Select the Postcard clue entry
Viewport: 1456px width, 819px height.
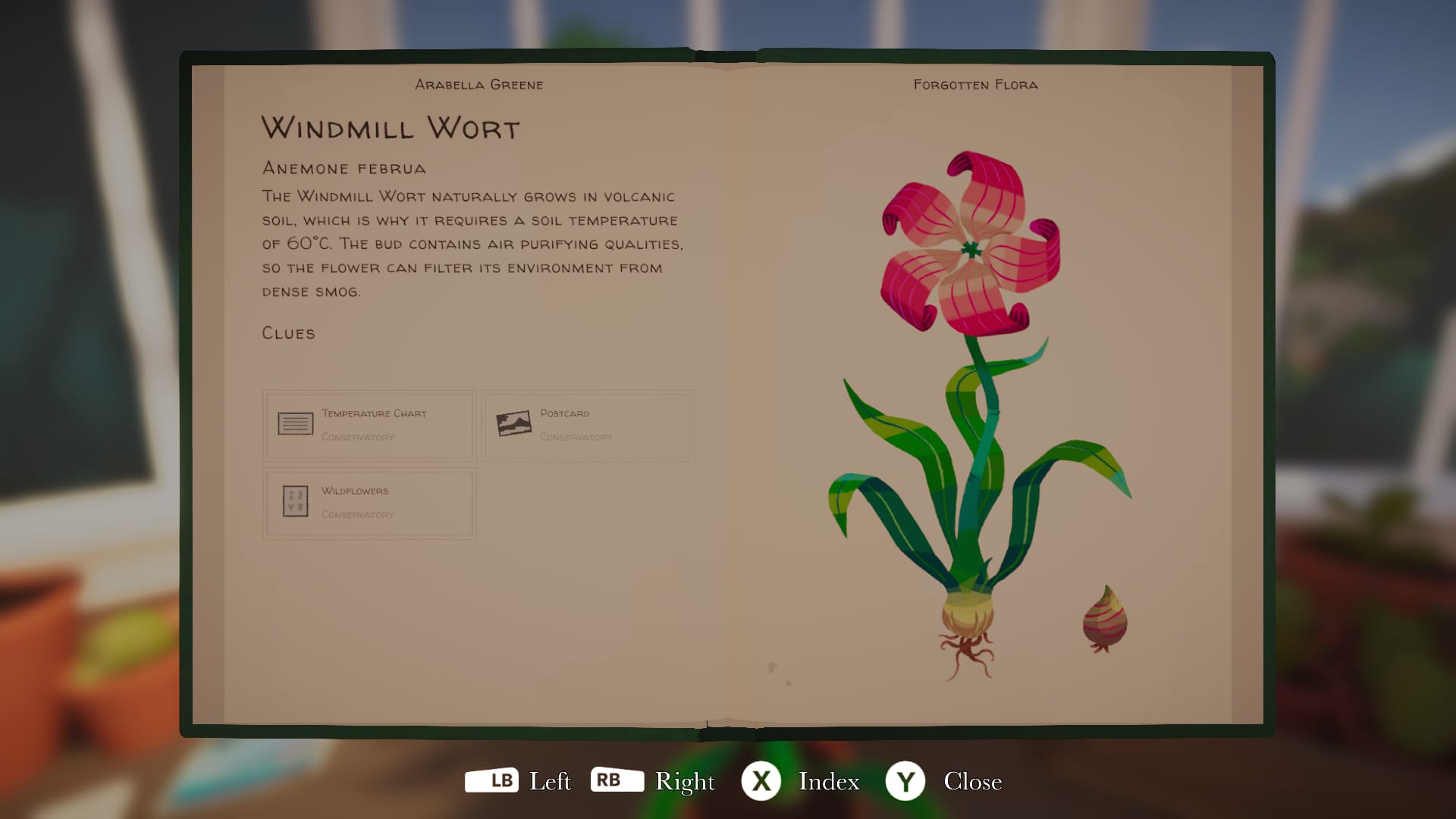[588, 425]
